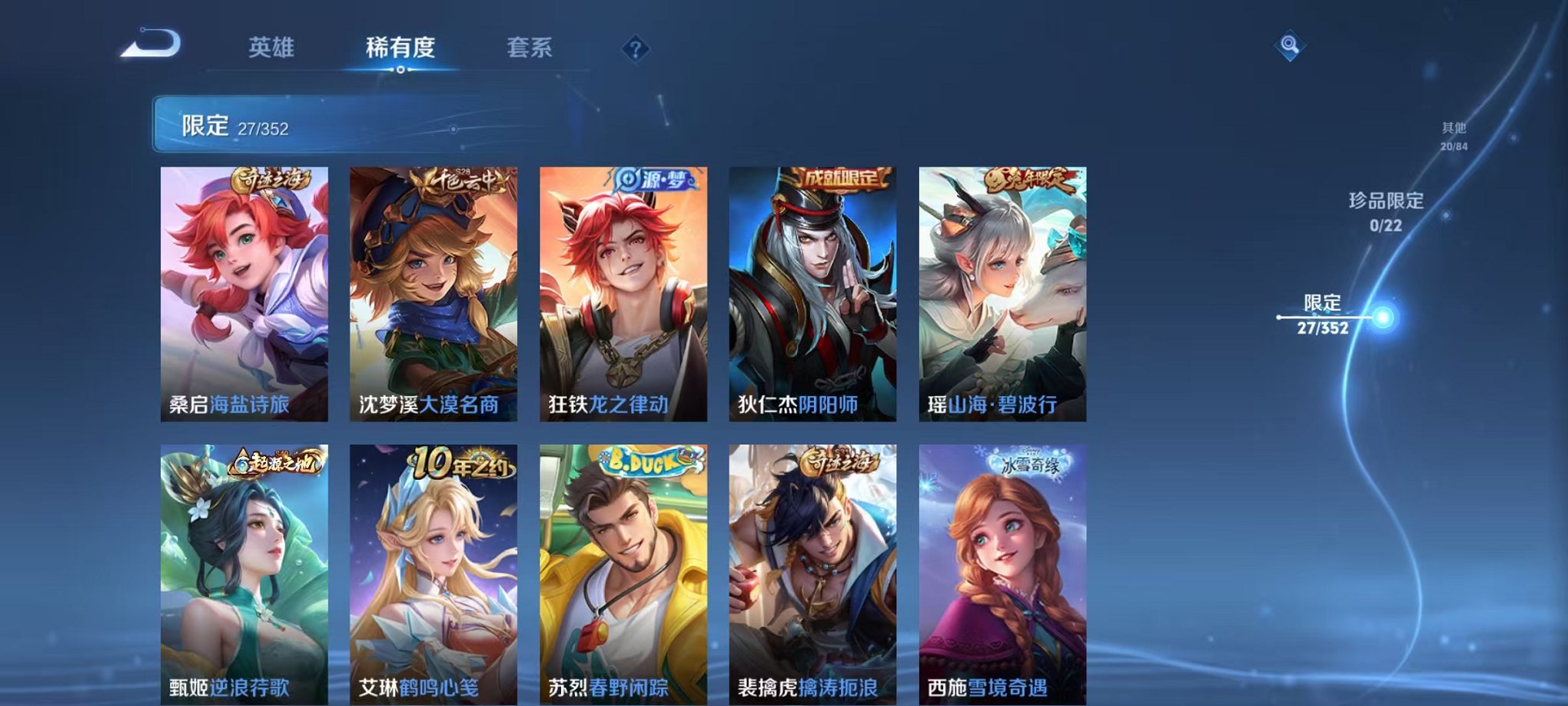Open the 其他 20/84 category
1568x706 pixels.
[1453, 137]
